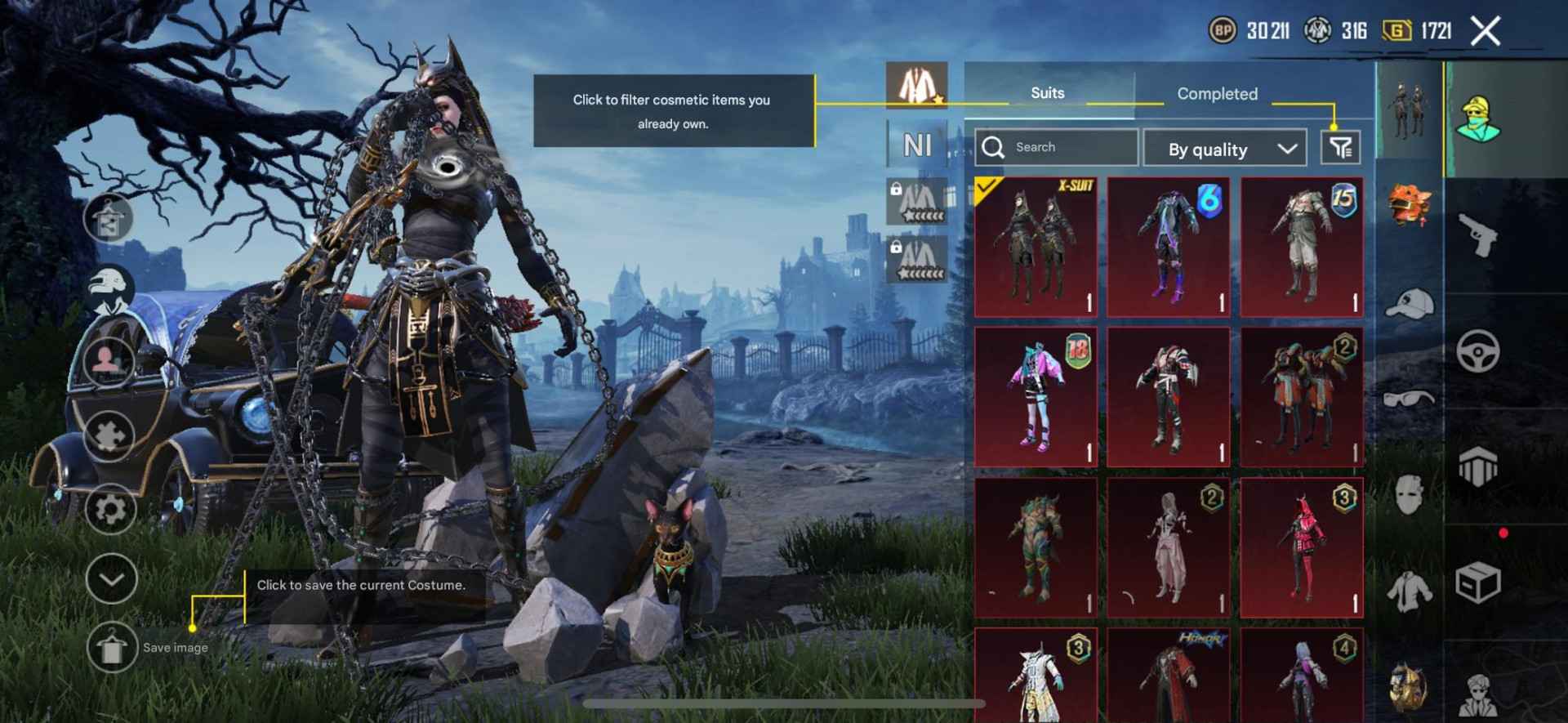Enable the owned-items filter funnel

[x=1340, y=147]
